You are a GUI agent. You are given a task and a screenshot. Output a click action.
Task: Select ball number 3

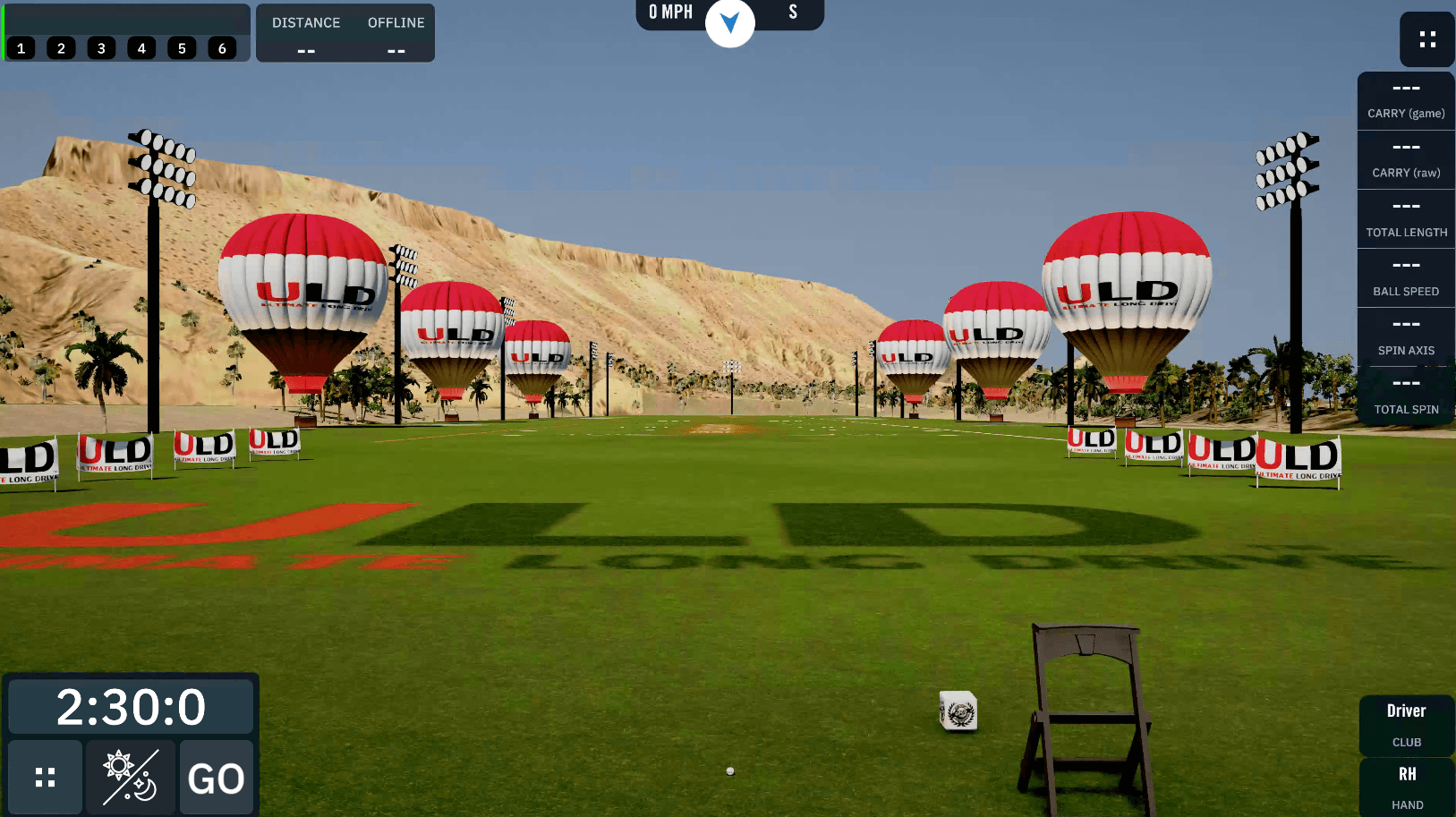[101, 48]
